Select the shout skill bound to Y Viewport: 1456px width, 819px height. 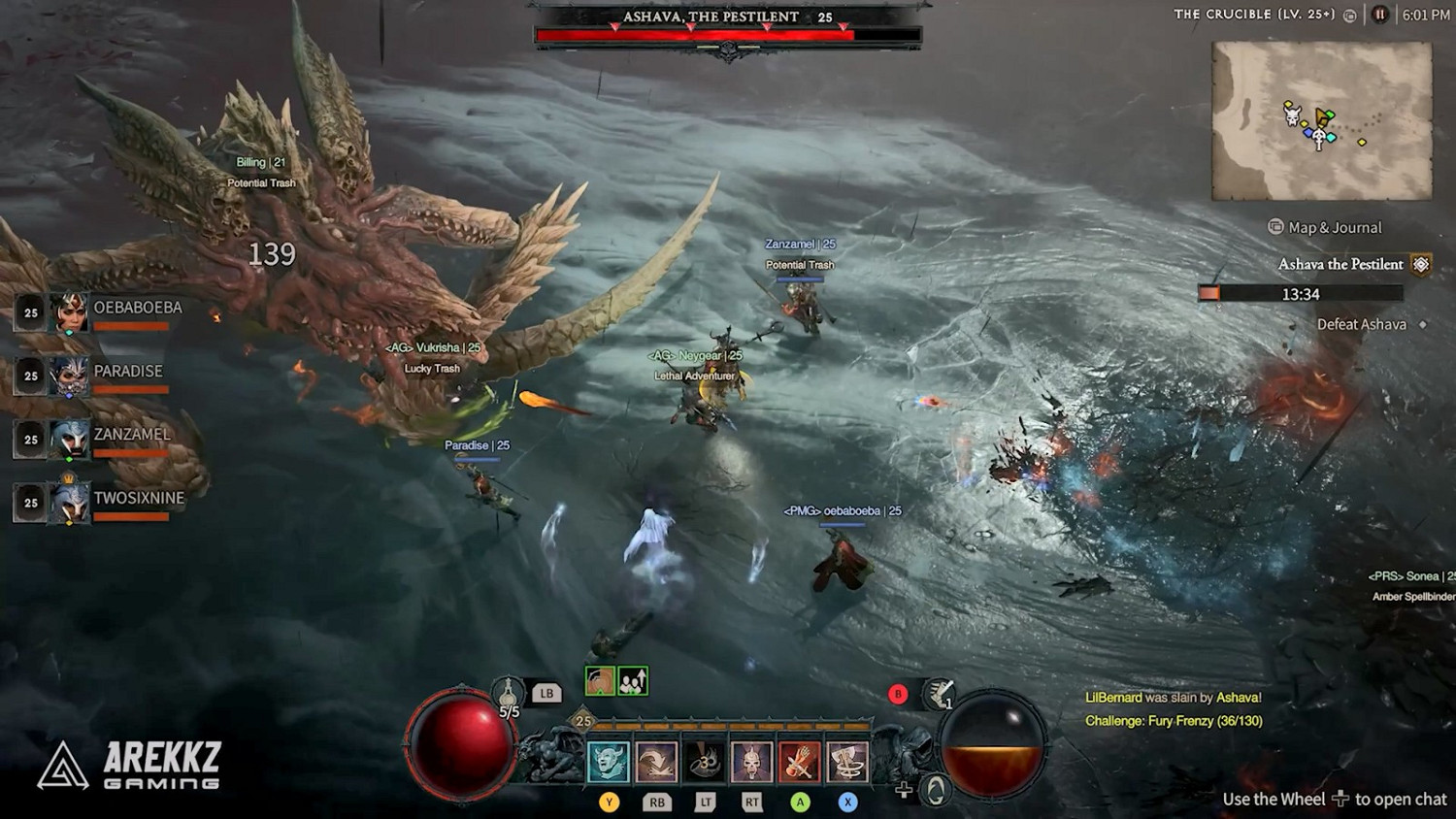[x=609, y=763]
